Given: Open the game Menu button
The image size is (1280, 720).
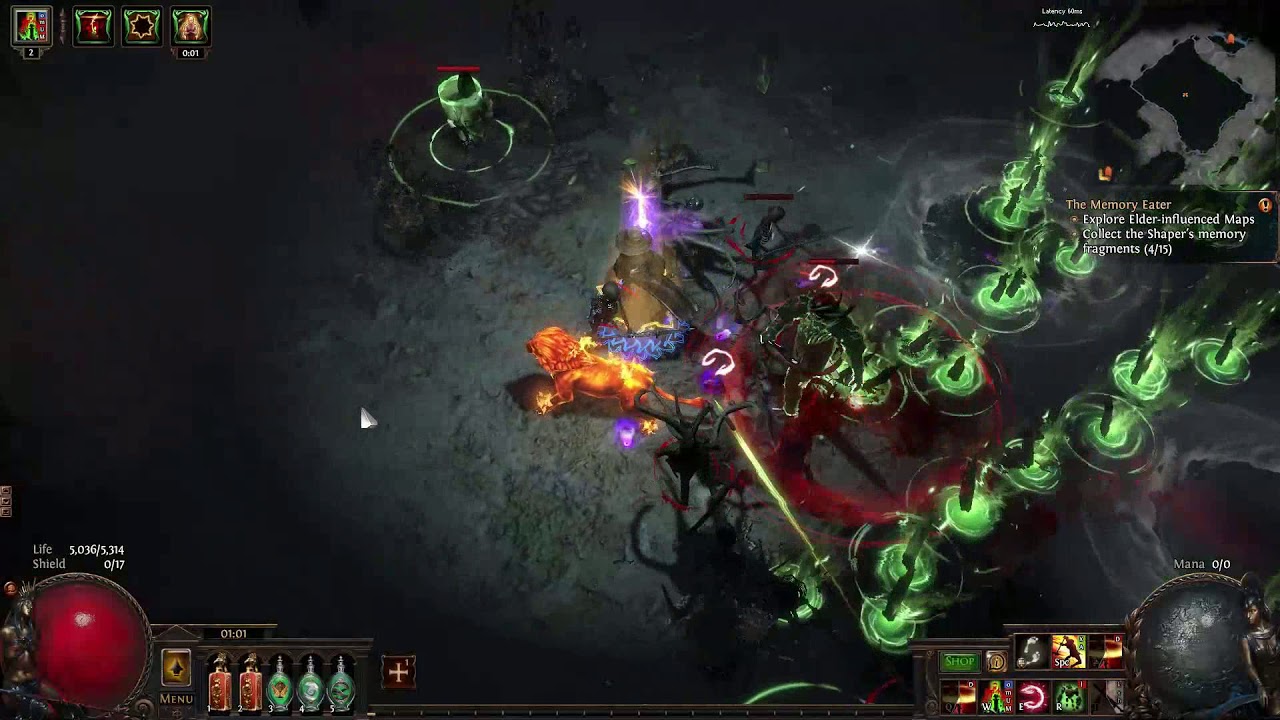Looking at the screenshot, I should [x=176, y=699].
